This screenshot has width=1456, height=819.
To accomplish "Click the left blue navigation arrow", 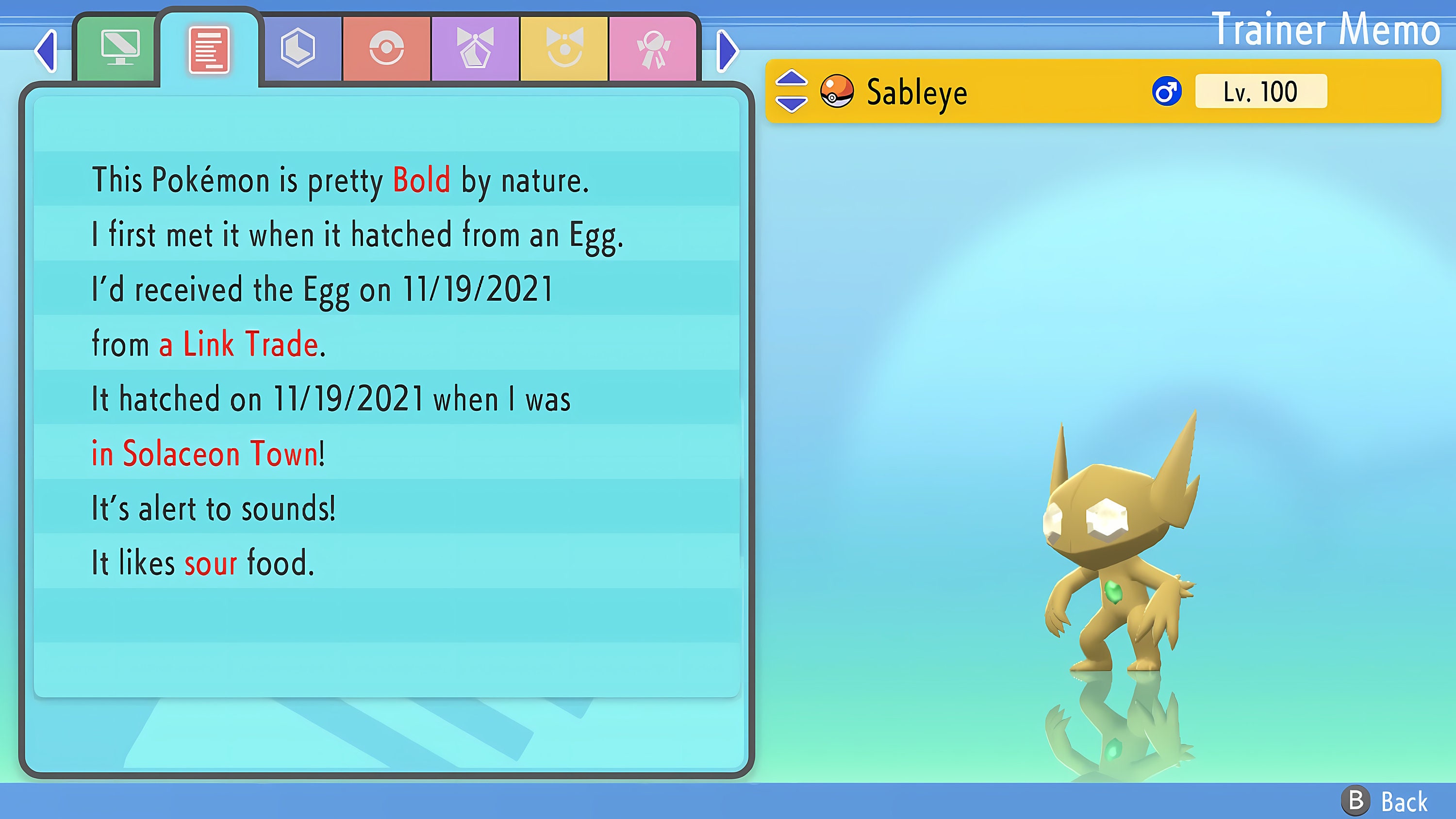I will click(x=46, y=51).
